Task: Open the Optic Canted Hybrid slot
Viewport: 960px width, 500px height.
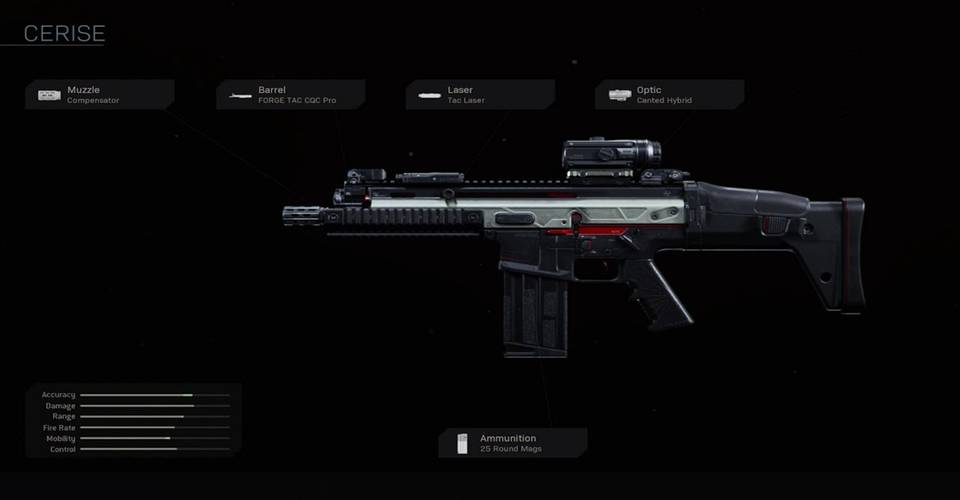Action: [x=669, y=95]
